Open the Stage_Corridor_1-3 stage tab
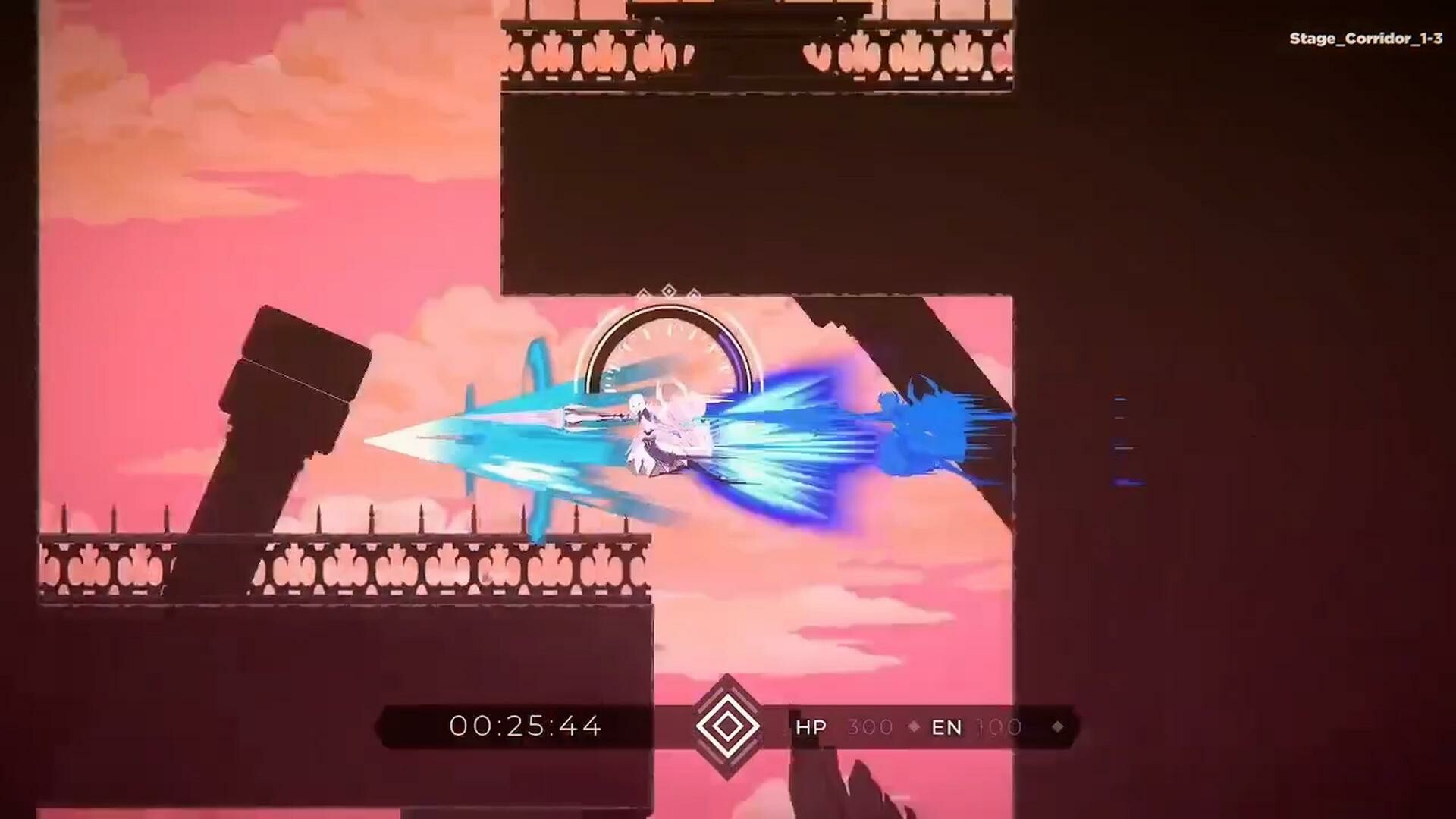This screenshot has width=1456, height=819. point(1365,38)
